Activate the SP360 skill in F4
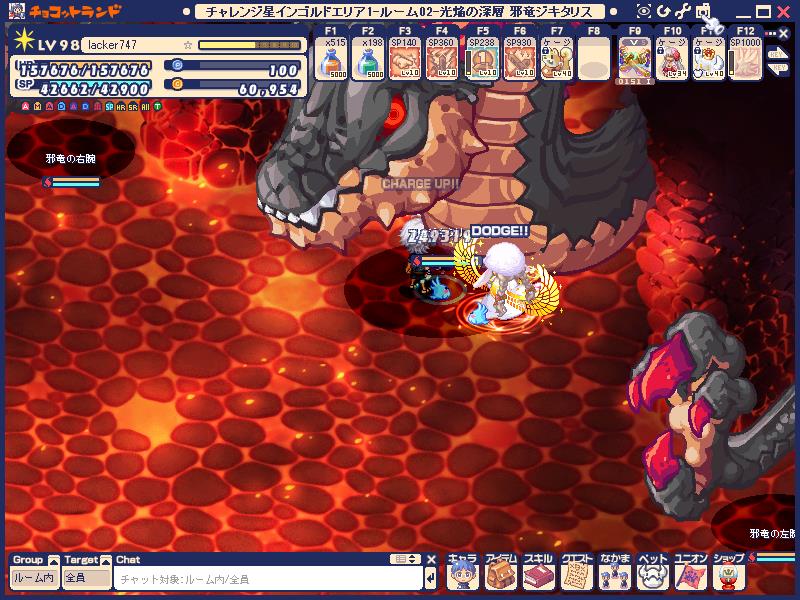The height and width of the screenshot is (600, 800). (x=442, y=61)
